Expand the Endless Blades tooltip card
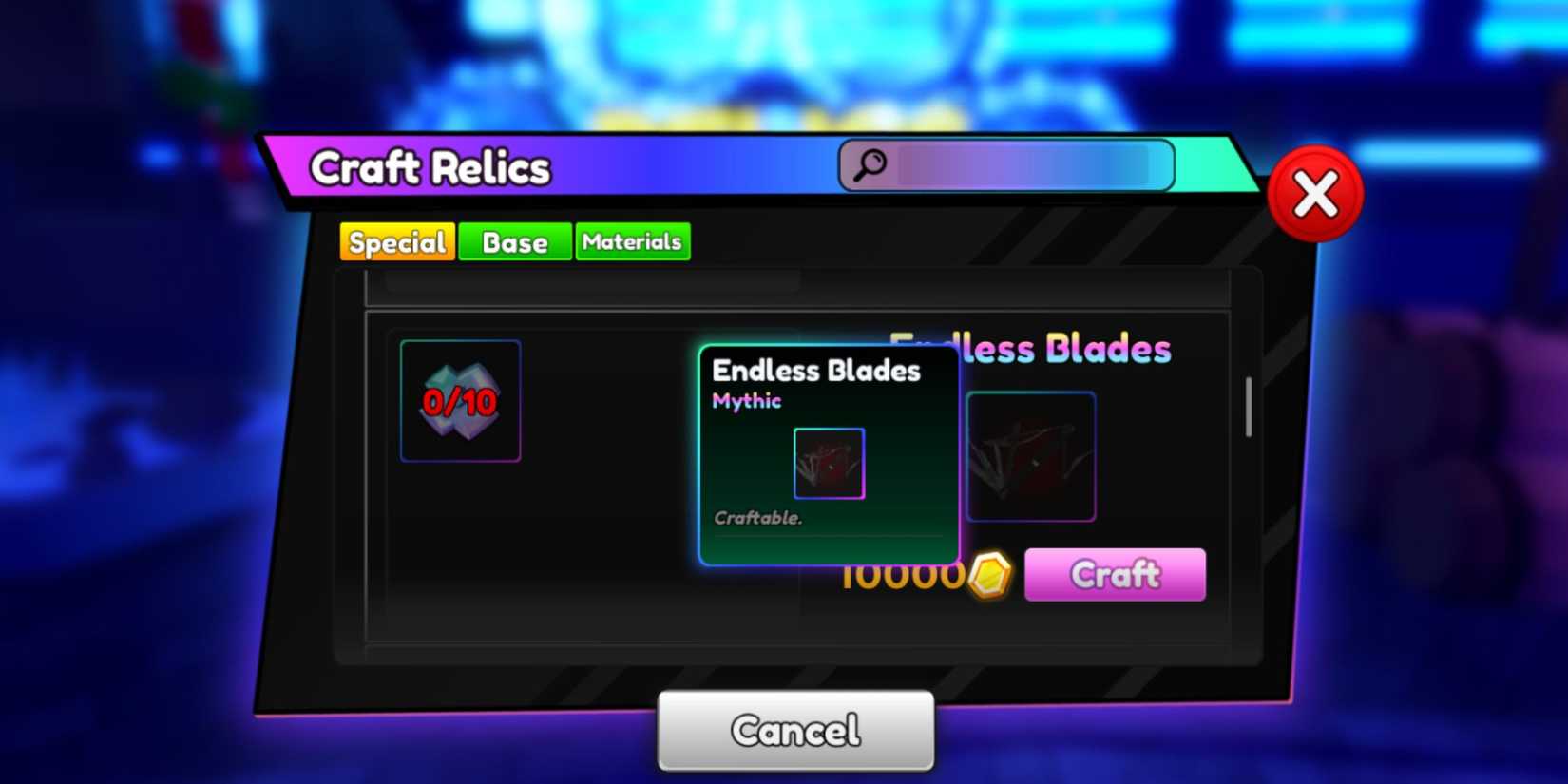 pyautogui.click(x=828, y=454)
